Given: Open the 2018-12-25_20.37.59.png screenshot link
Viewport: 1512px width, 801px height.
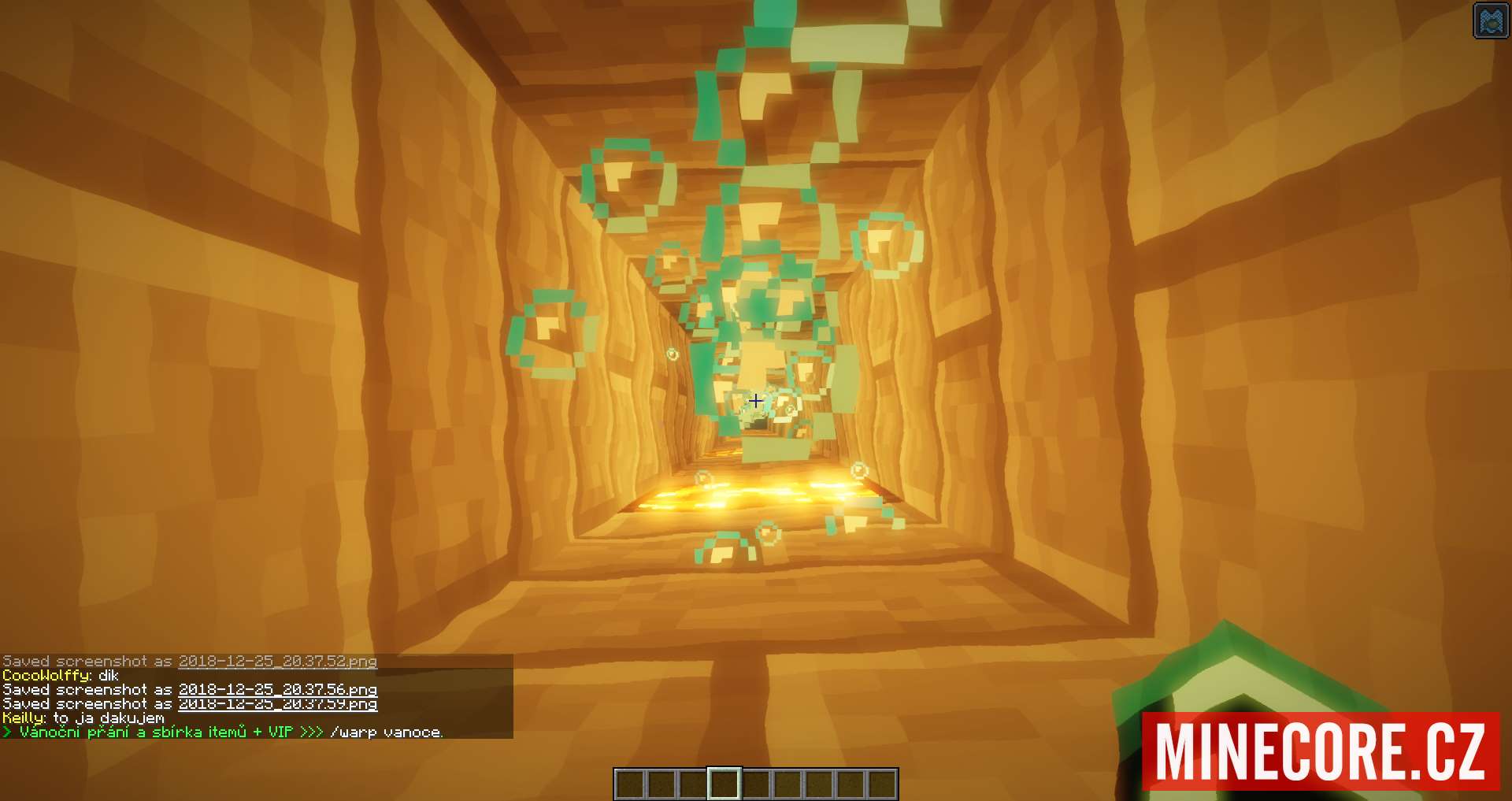Looking at the screenshot, I should 277,704.
